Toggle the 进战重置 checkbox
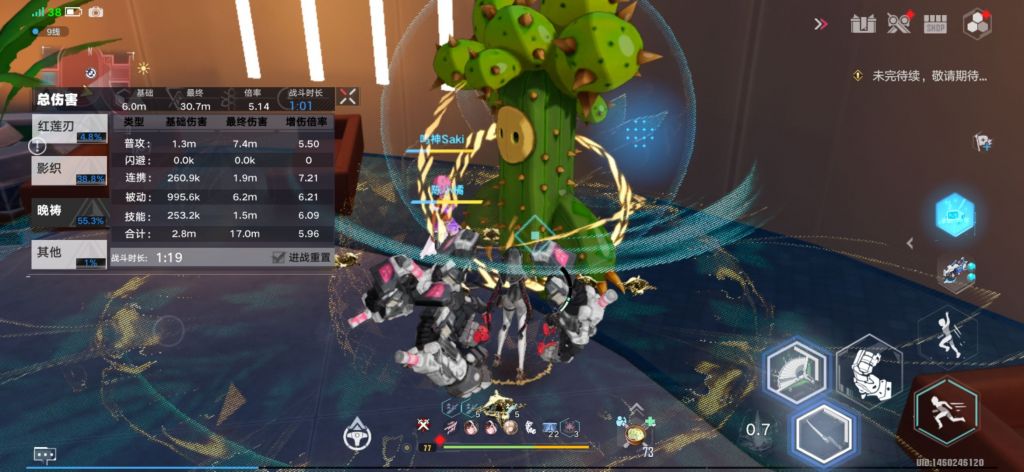This screenshot has width=1024, height=472. click(x=279, y=257)
